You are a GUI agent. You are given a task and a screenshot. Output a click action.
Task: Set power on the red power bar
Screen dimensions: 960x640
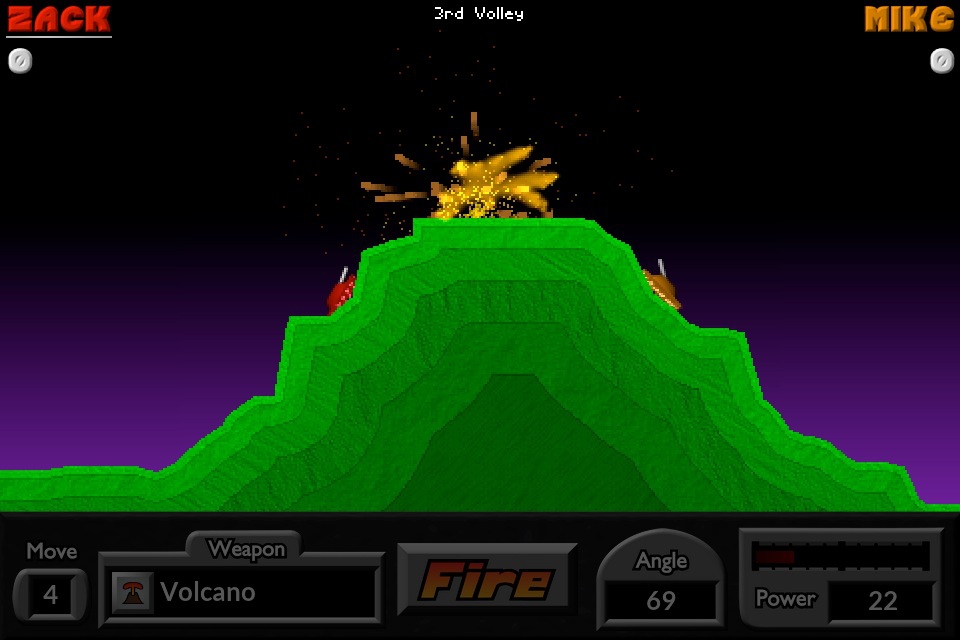pyautogui.click(x=840, y=556)
